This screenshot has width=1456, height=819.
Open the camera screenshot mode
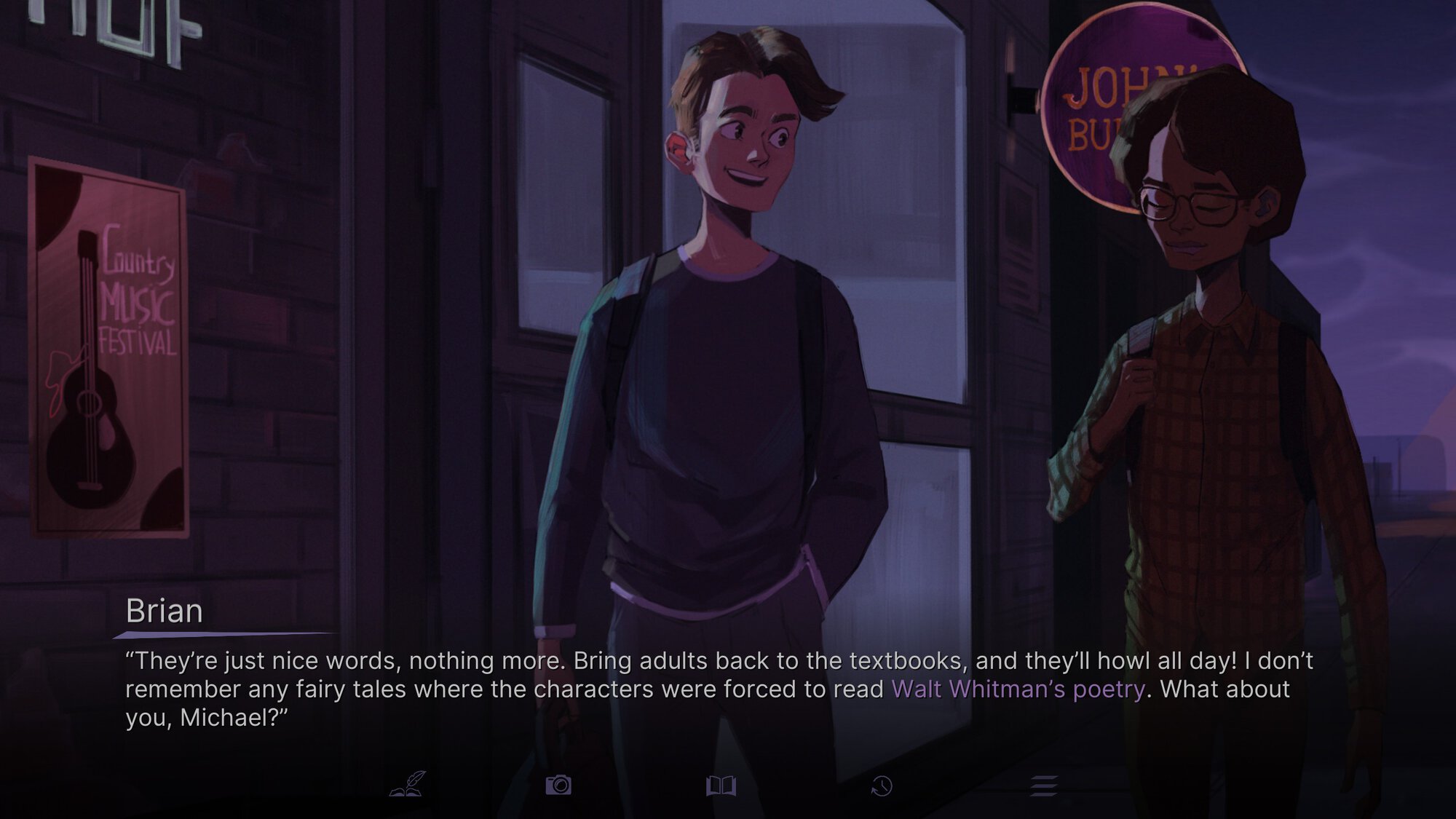[x=558, y=785]
